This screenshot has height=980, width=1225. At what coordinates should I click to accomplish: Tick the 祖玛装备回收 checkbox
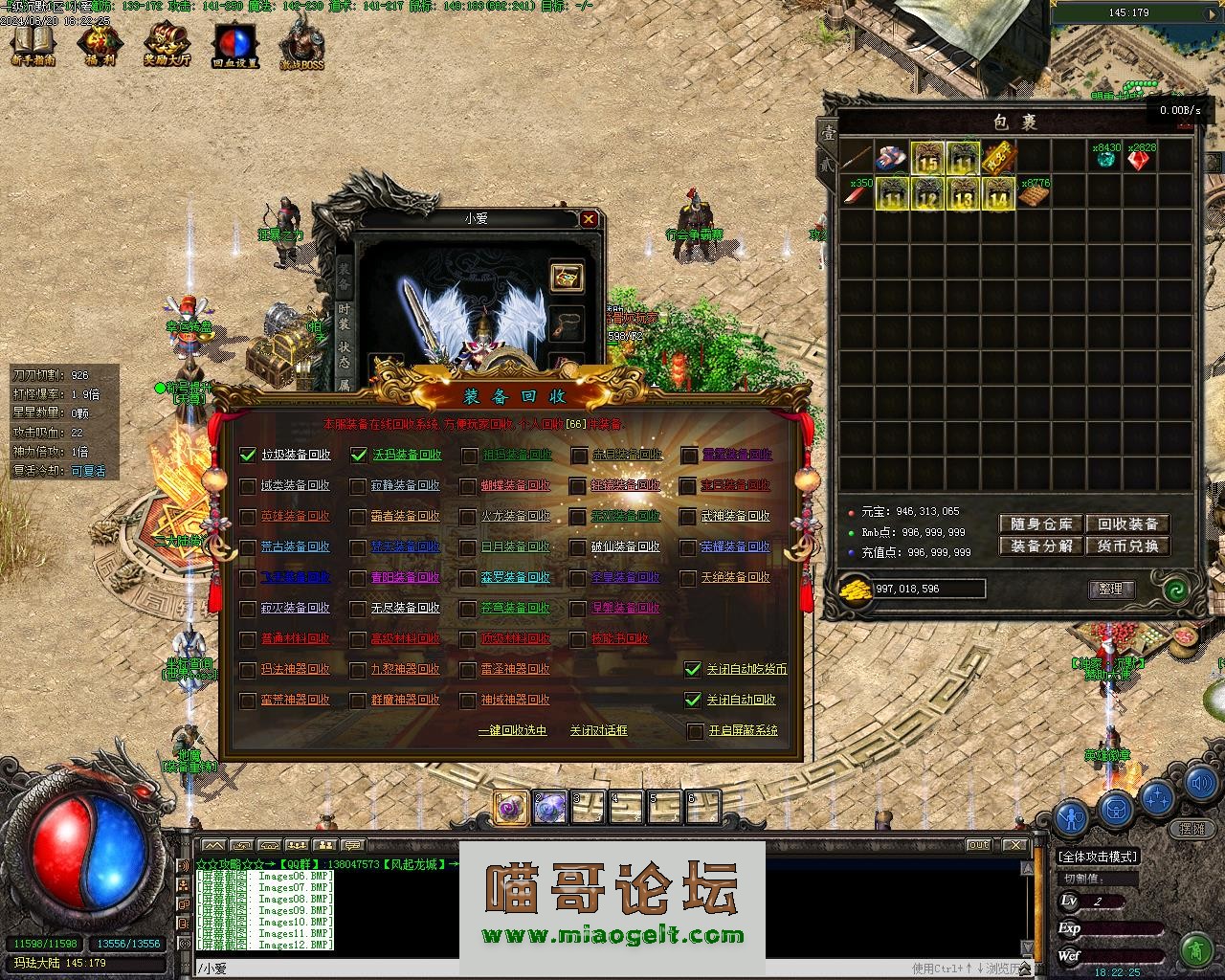coord(469,456)
